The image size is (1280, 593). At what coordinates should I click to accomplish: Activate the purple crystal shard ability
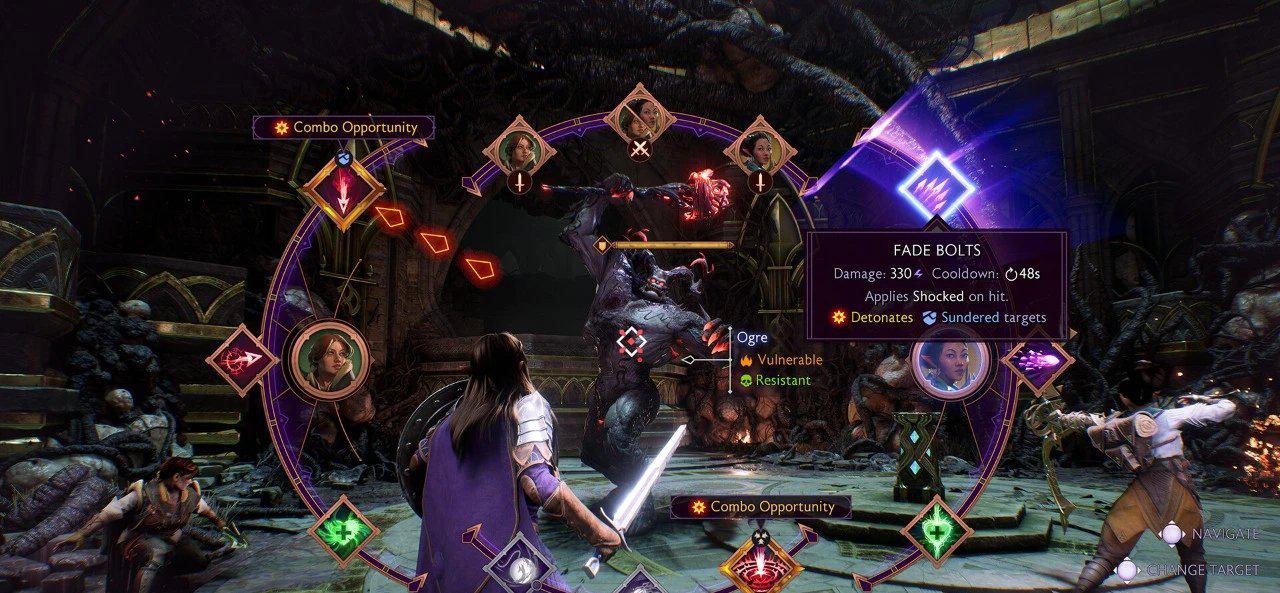click(1038, 359)
